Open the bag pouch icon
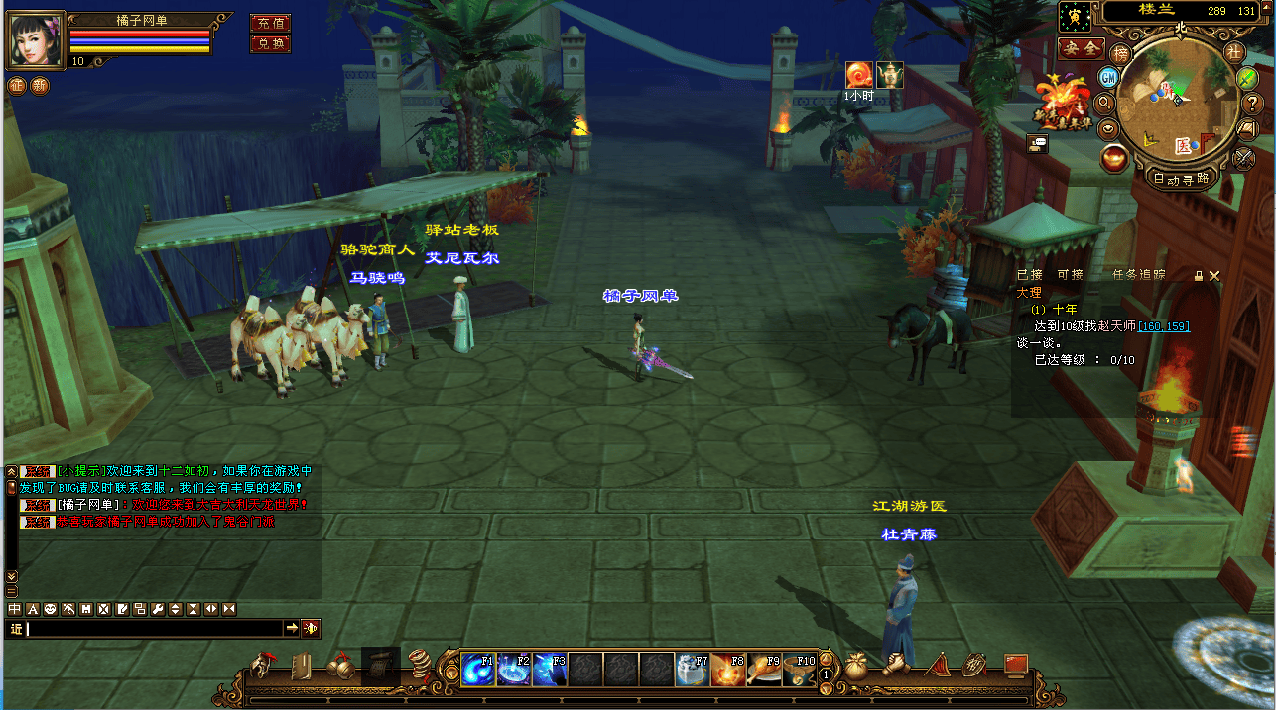Screen dimensions: 1276x710 855,665
